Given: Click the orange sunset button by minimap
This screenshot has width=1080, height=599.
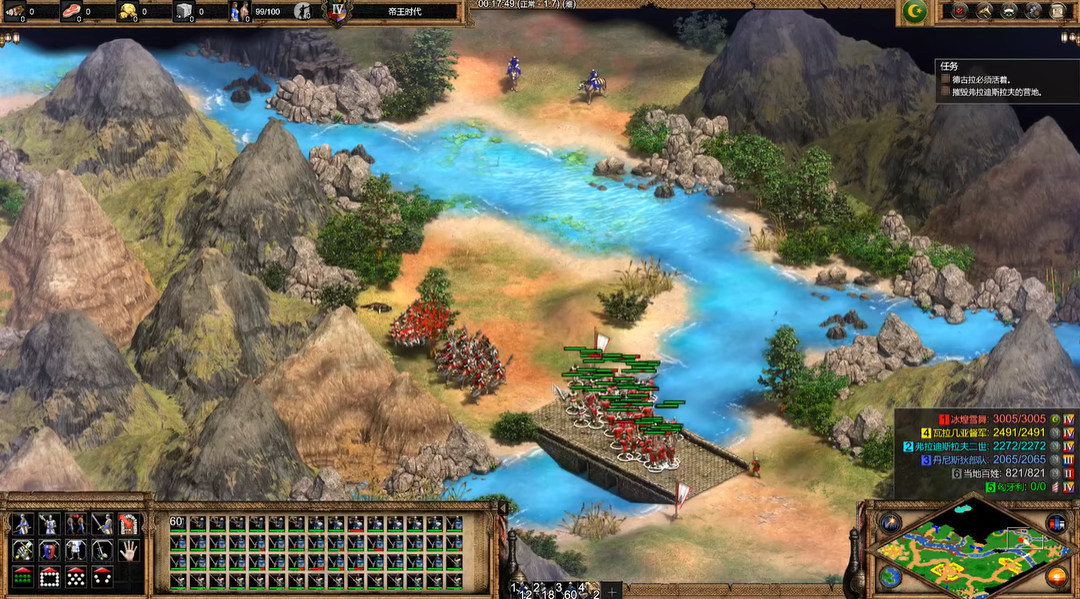Looking at the screenshot, I should (x=1056, y=577).
